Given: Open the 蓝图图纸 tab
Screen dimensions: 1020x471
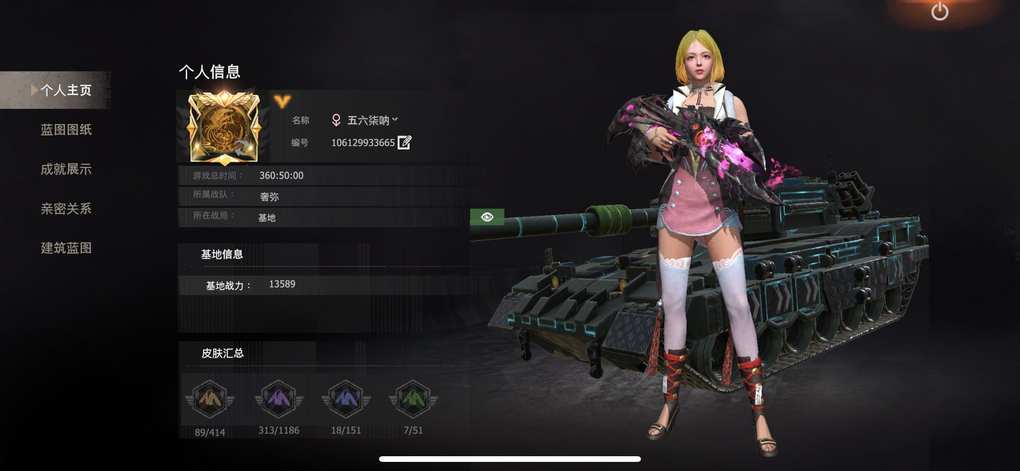Looking at the screenshot, I should click(x=66, y=130).
